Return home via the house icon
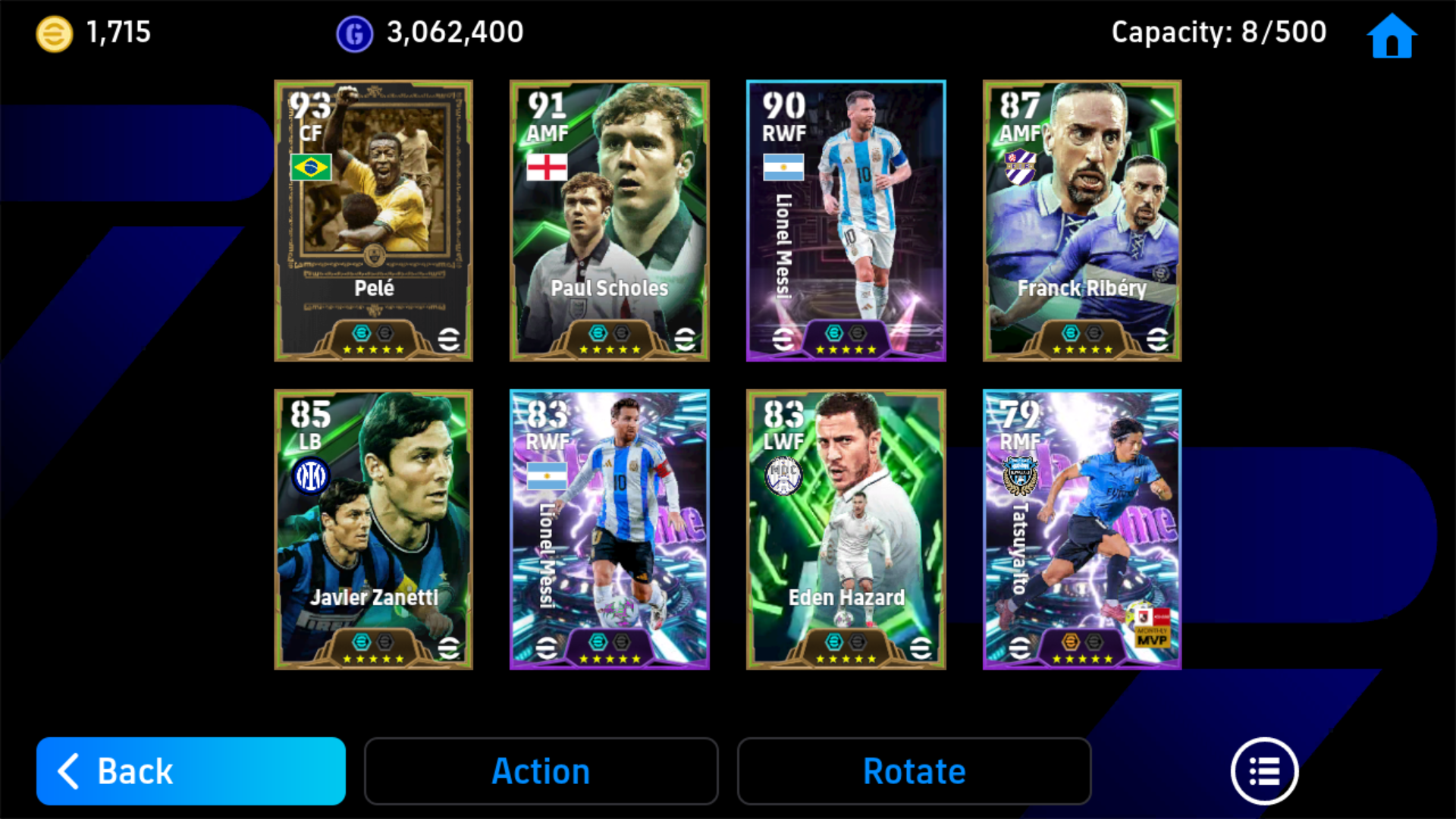The height and width of the screenshot is (819, 1456). (x=1392, y=36)
